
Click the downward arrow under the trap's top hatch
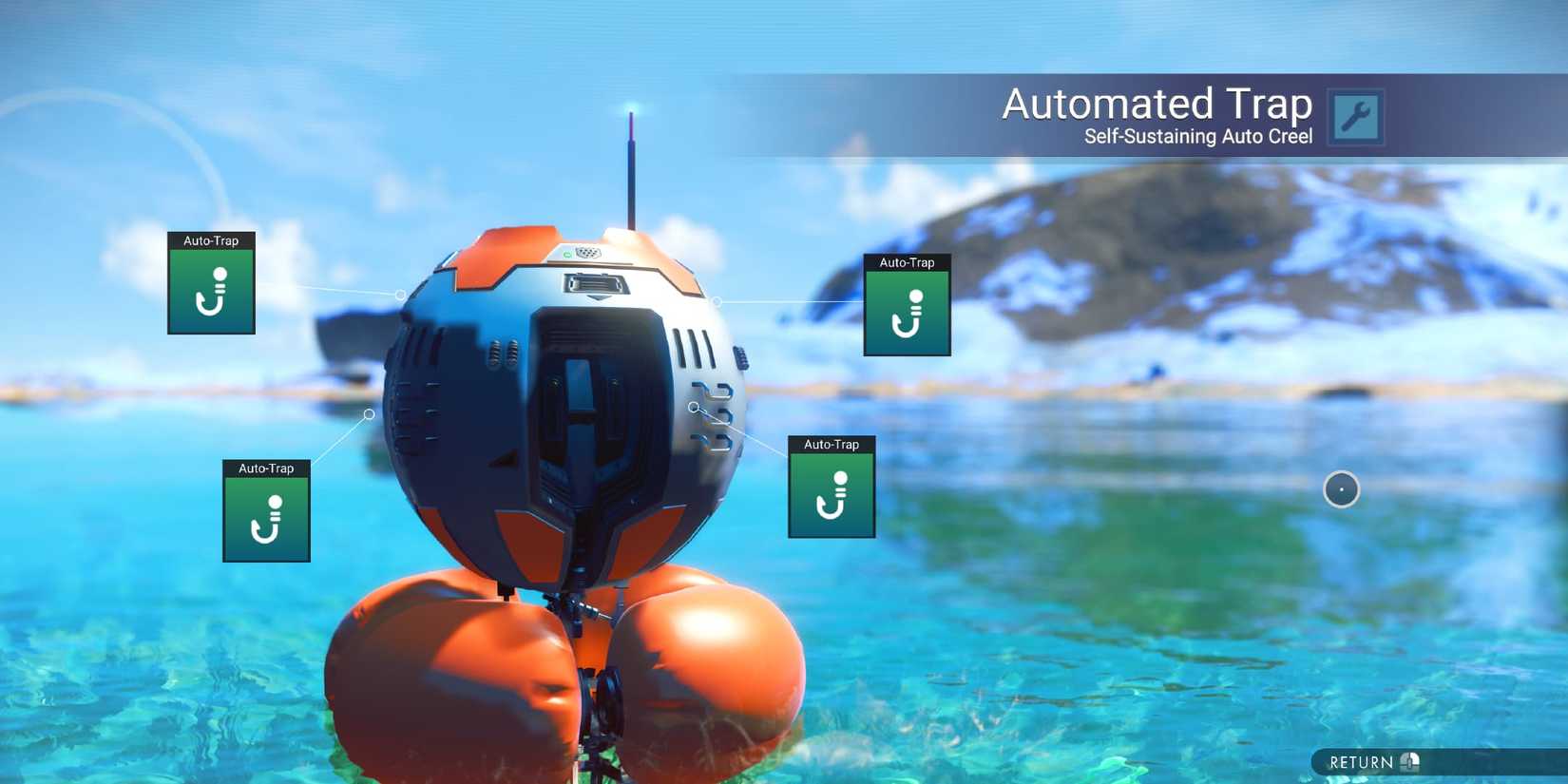[598, 299]
